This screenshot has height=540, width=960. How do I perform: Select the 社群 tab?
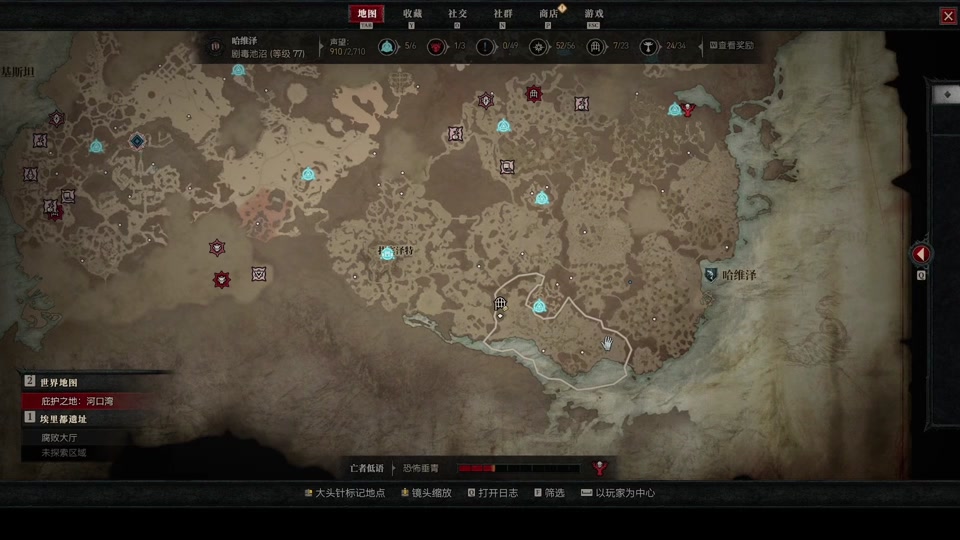503,14
